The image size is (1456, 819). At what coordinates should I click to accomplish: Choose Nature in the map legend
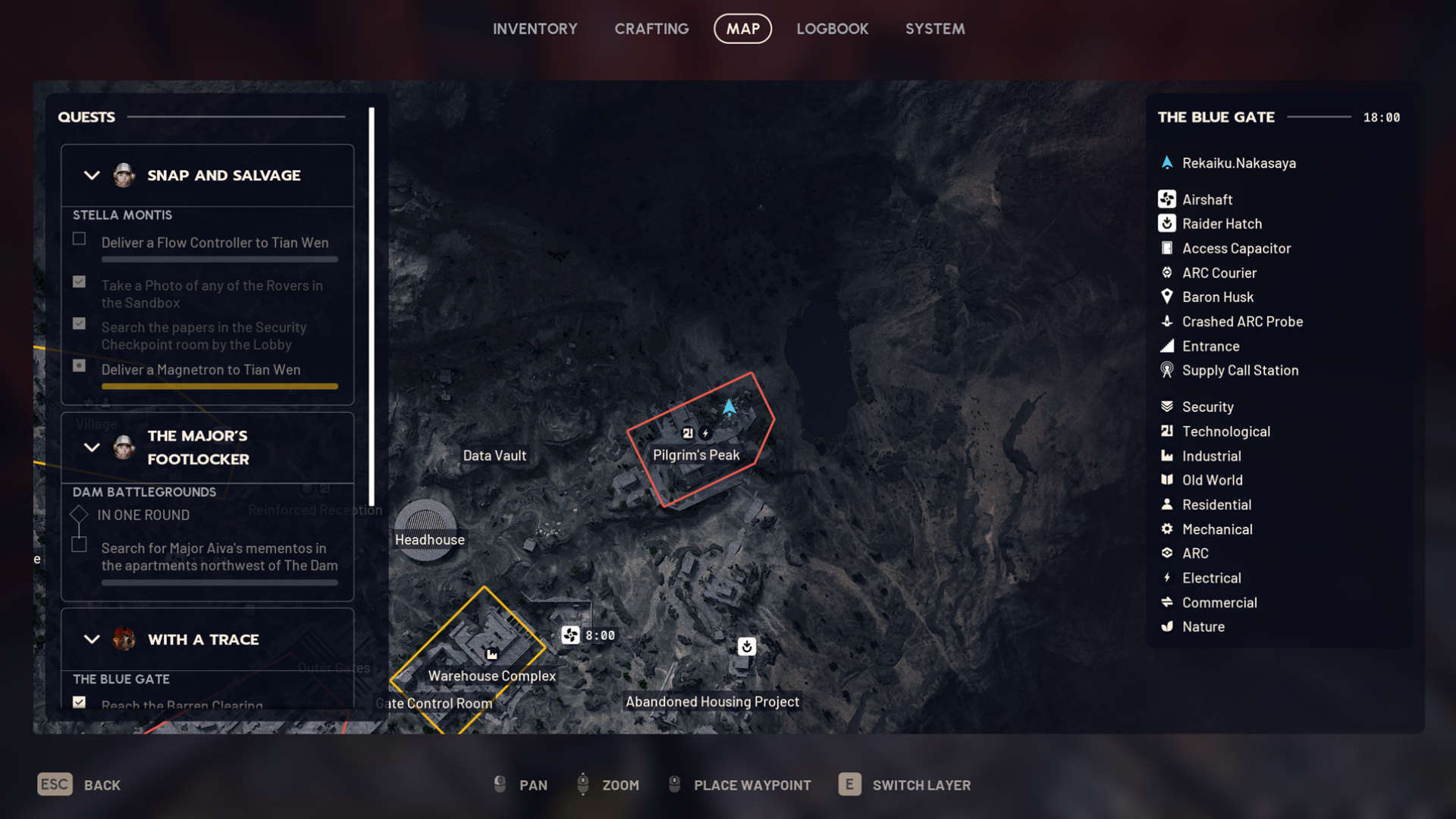coord(1203,626)
